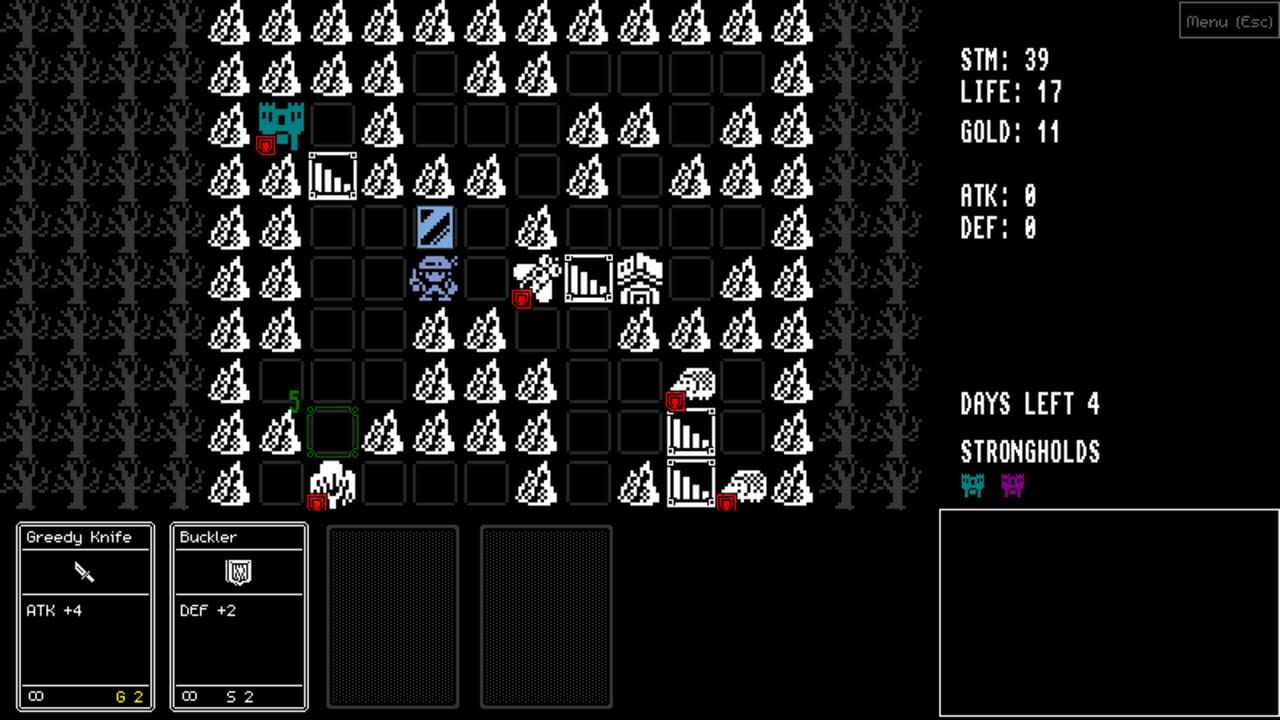
Task: Play the Buckler card
Action: [x=238, y=616]
